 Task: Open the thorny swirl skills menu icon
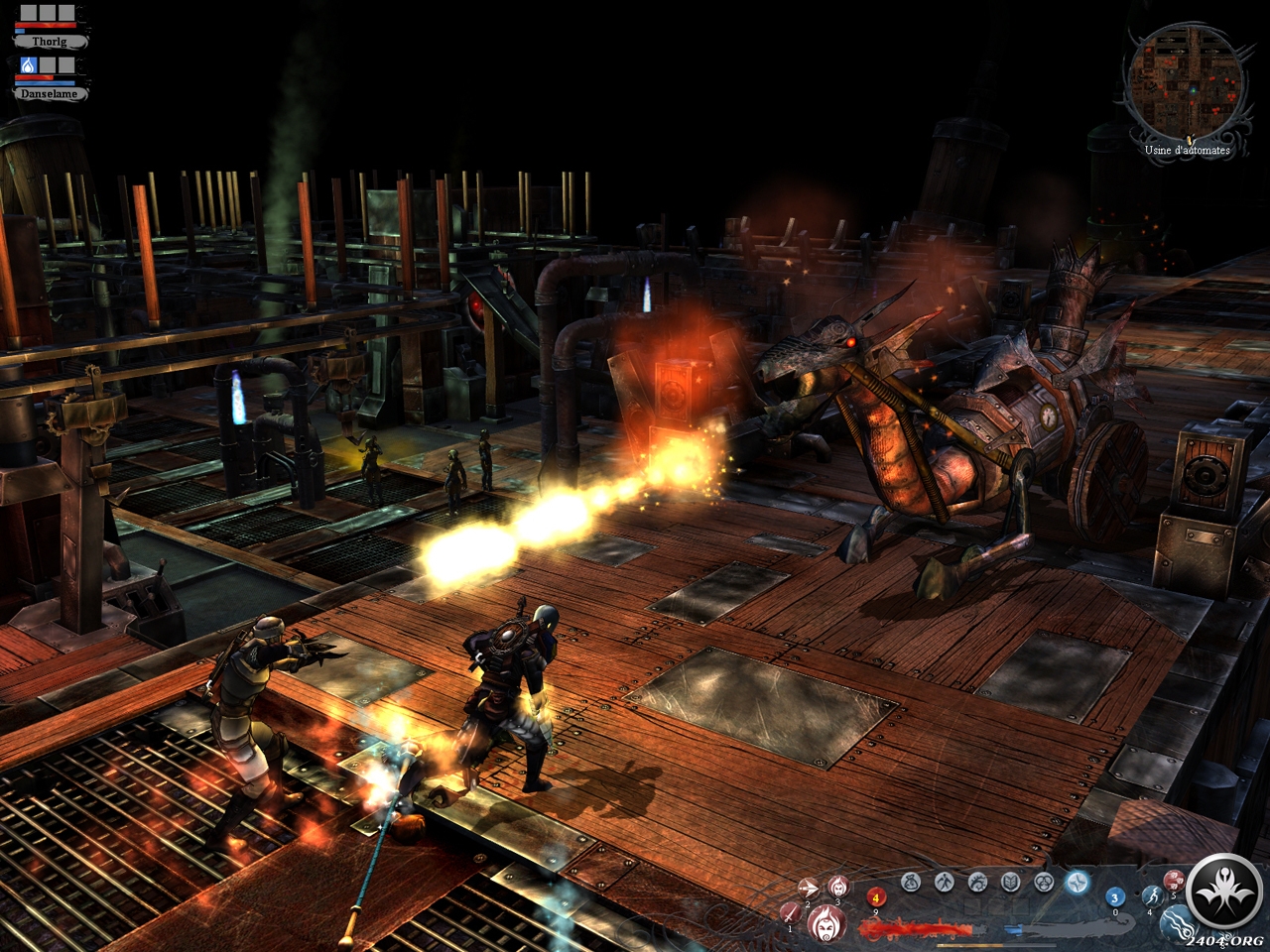point(977,881)
